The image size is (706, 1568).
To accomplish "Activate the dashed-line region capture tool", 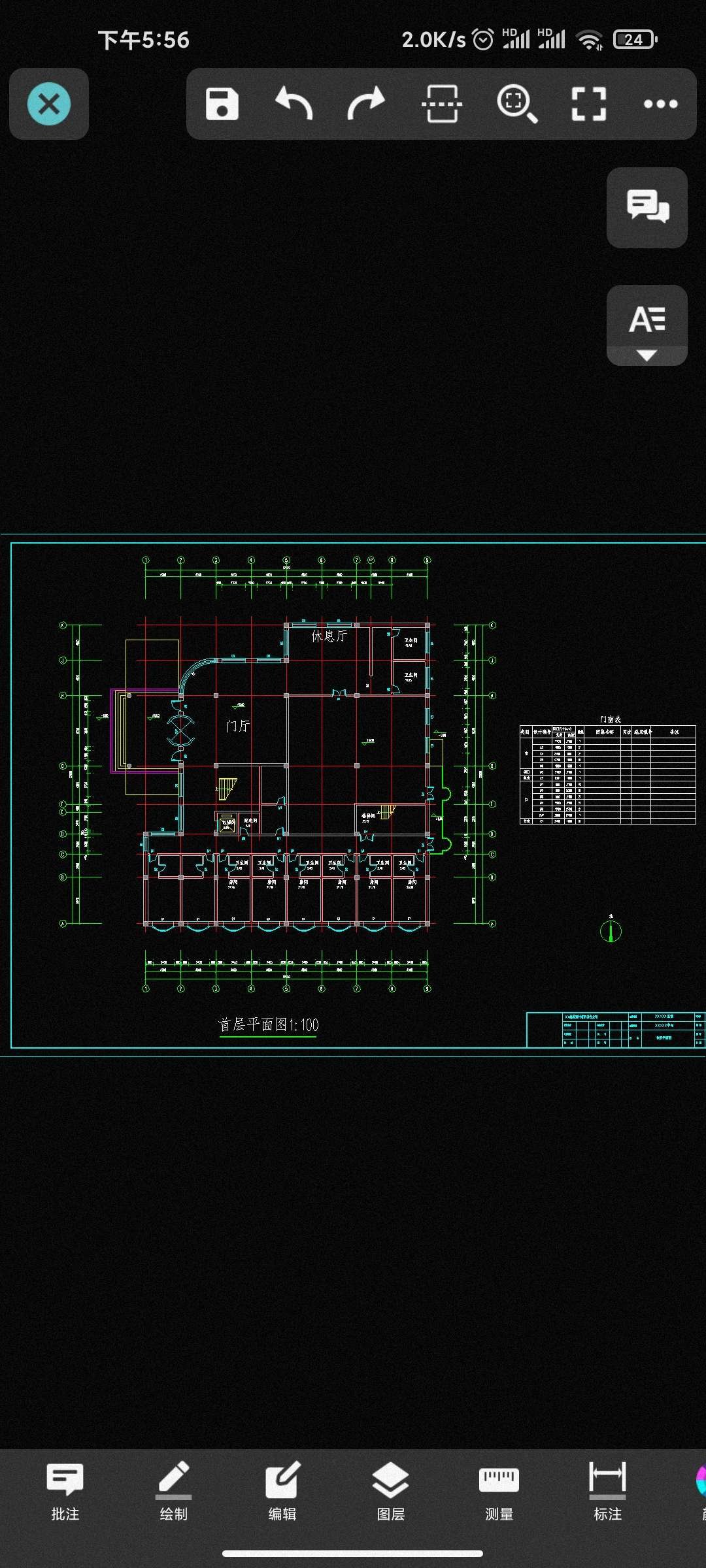I will tap(442, 104).
